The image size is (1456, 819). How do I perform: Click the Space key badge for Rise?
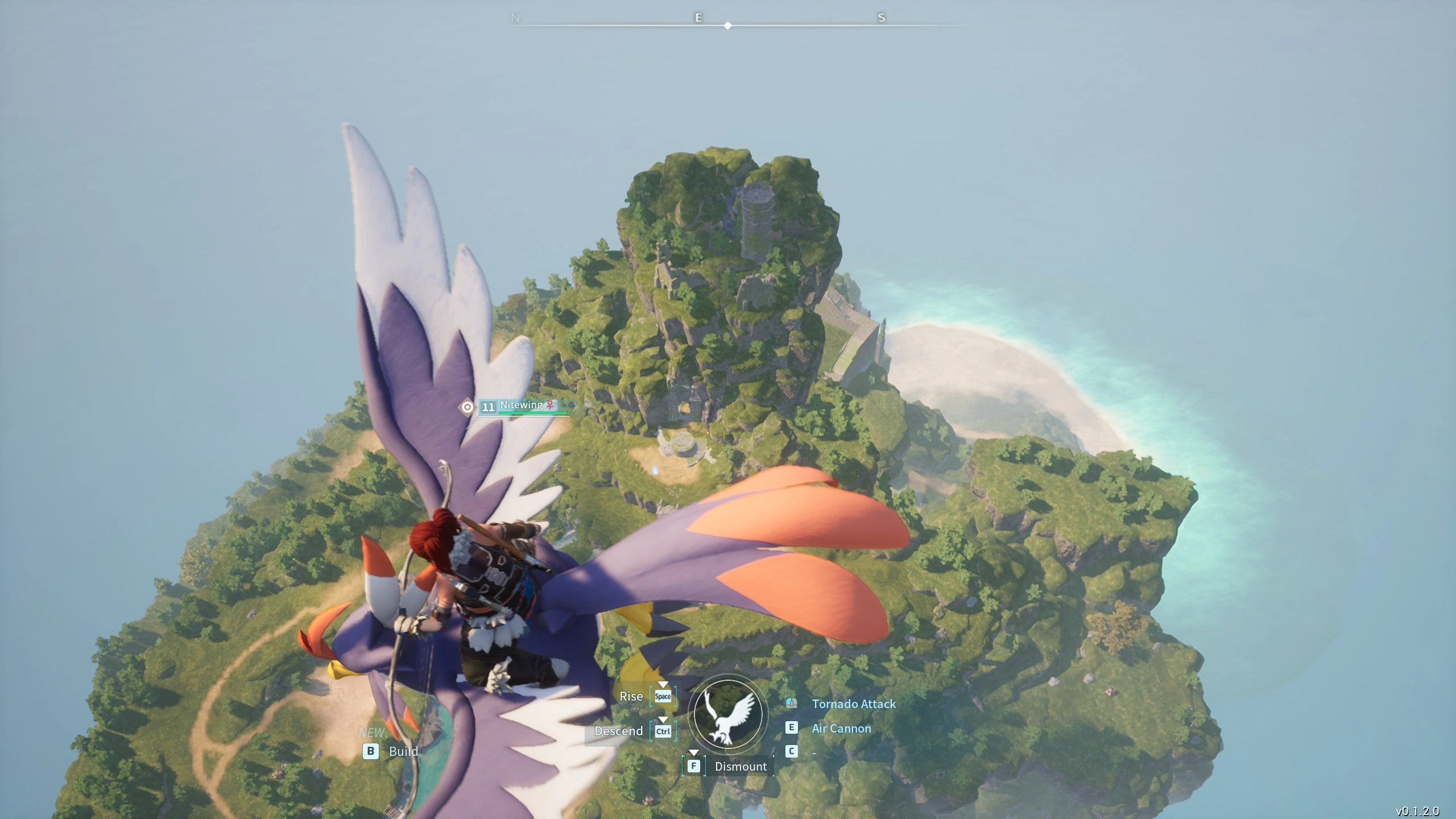(663, 696)
